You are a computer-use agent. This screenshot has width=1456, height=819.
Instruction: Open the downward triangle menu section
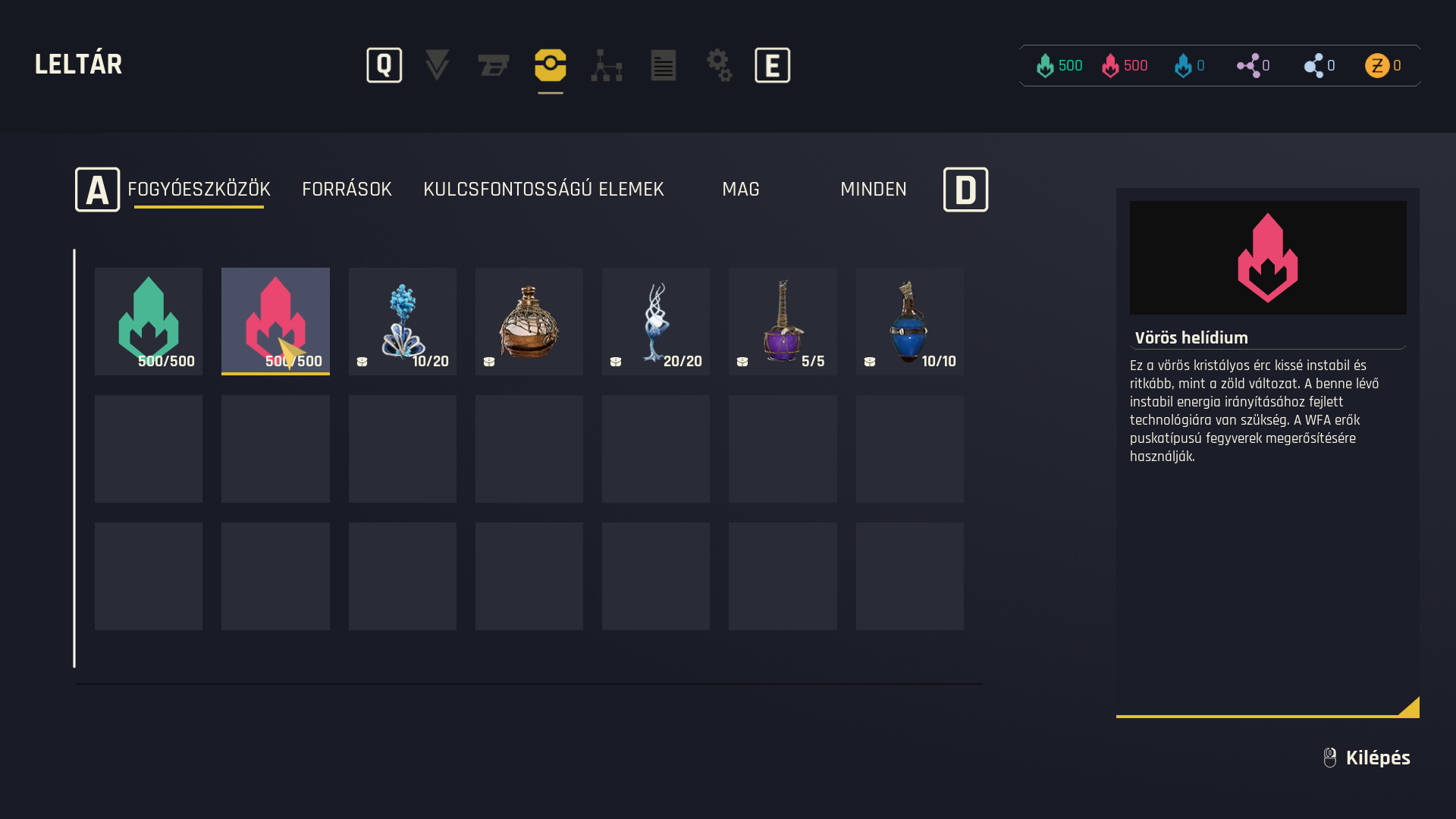pos(437,65)
